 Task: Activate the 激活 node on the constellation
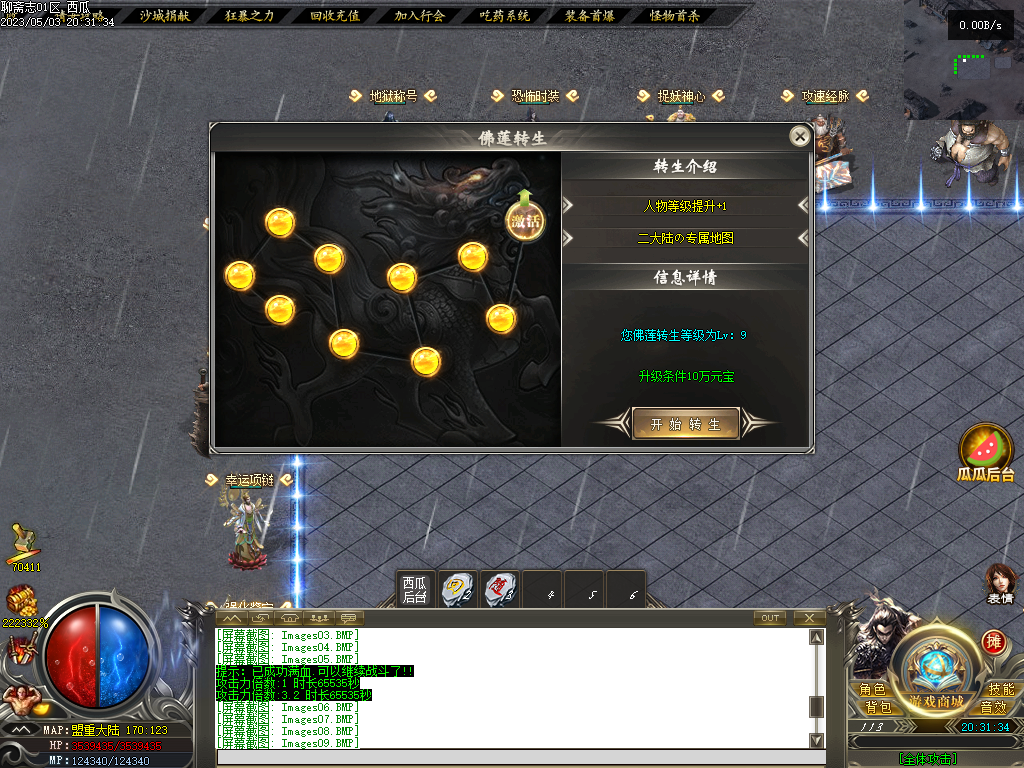pos(525,221)
